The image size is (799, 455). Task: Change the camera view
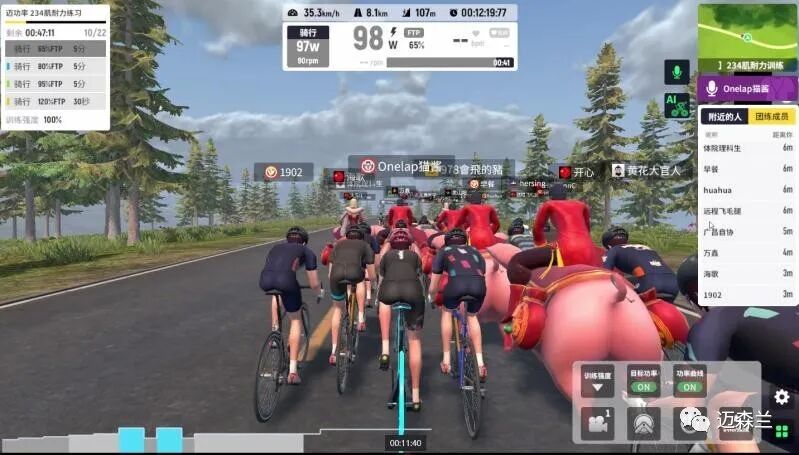pyautogui.click(x=598, y=423)
